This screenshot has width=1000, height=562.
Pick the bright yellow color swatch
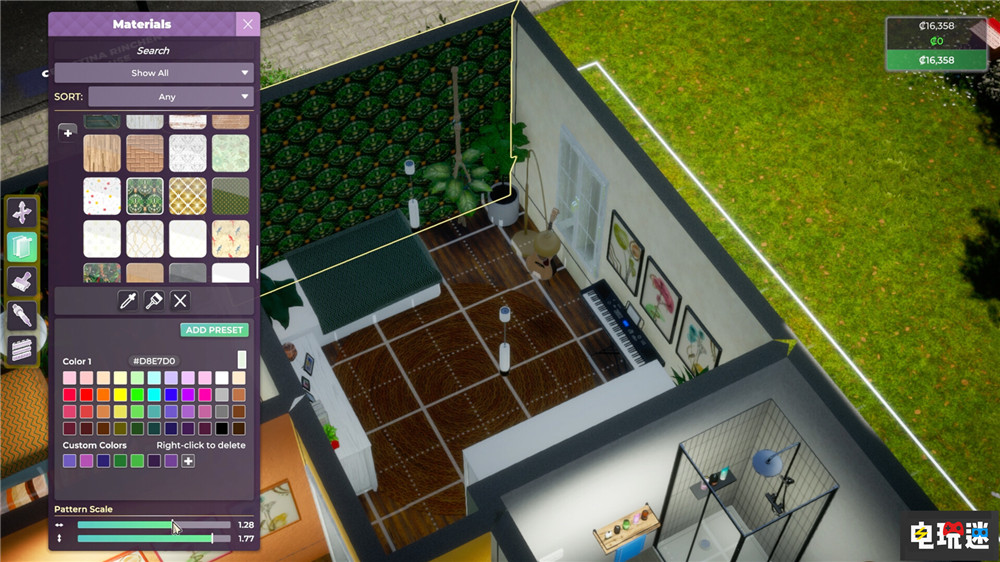point(120,395)
